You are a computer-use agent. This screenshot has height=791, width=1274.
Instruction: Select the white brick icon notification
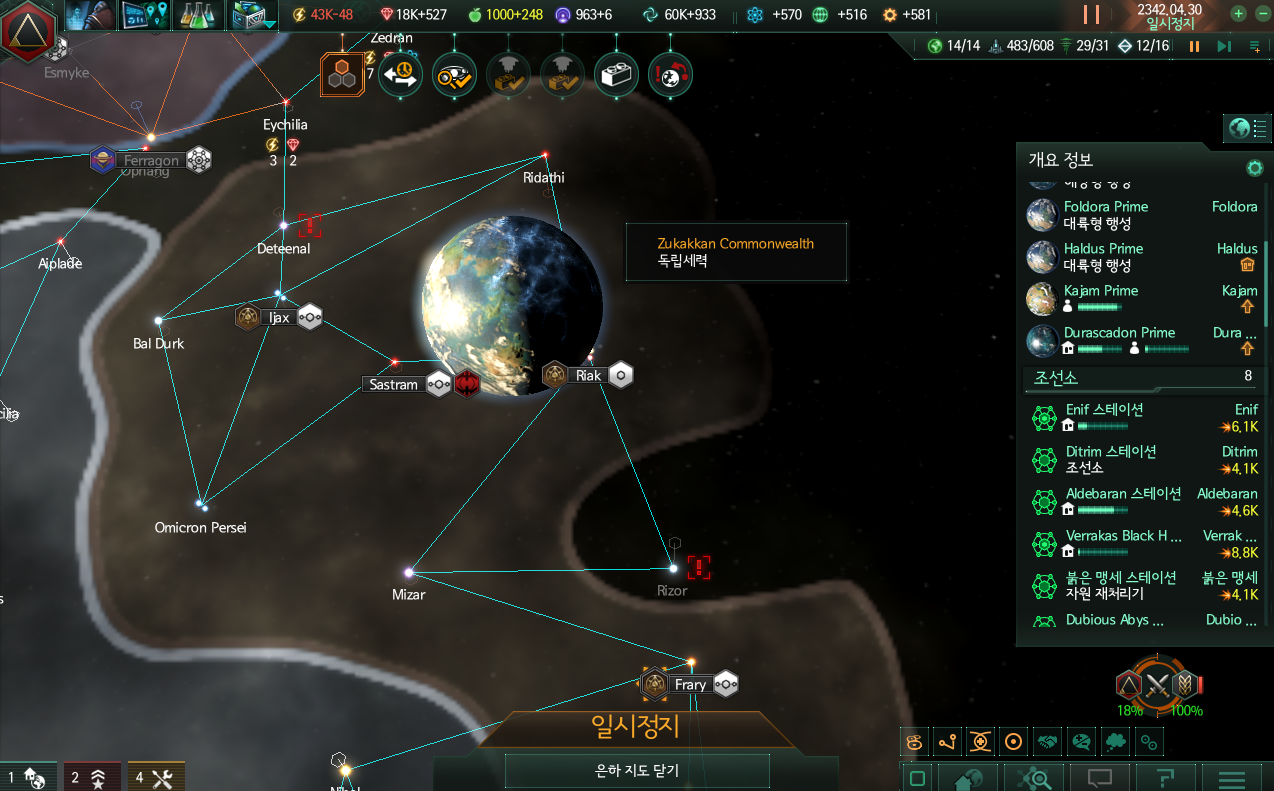point(616,74)
